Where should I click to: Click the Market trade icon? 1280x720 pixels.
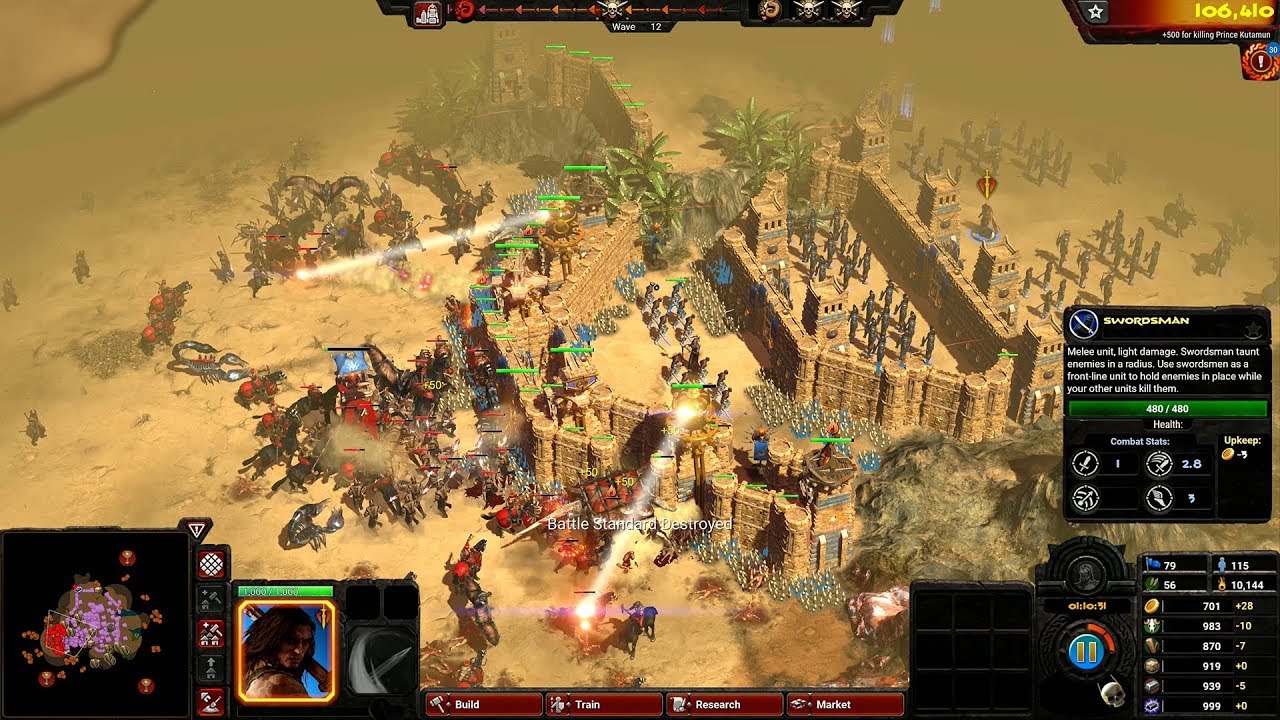pos(799,704)
